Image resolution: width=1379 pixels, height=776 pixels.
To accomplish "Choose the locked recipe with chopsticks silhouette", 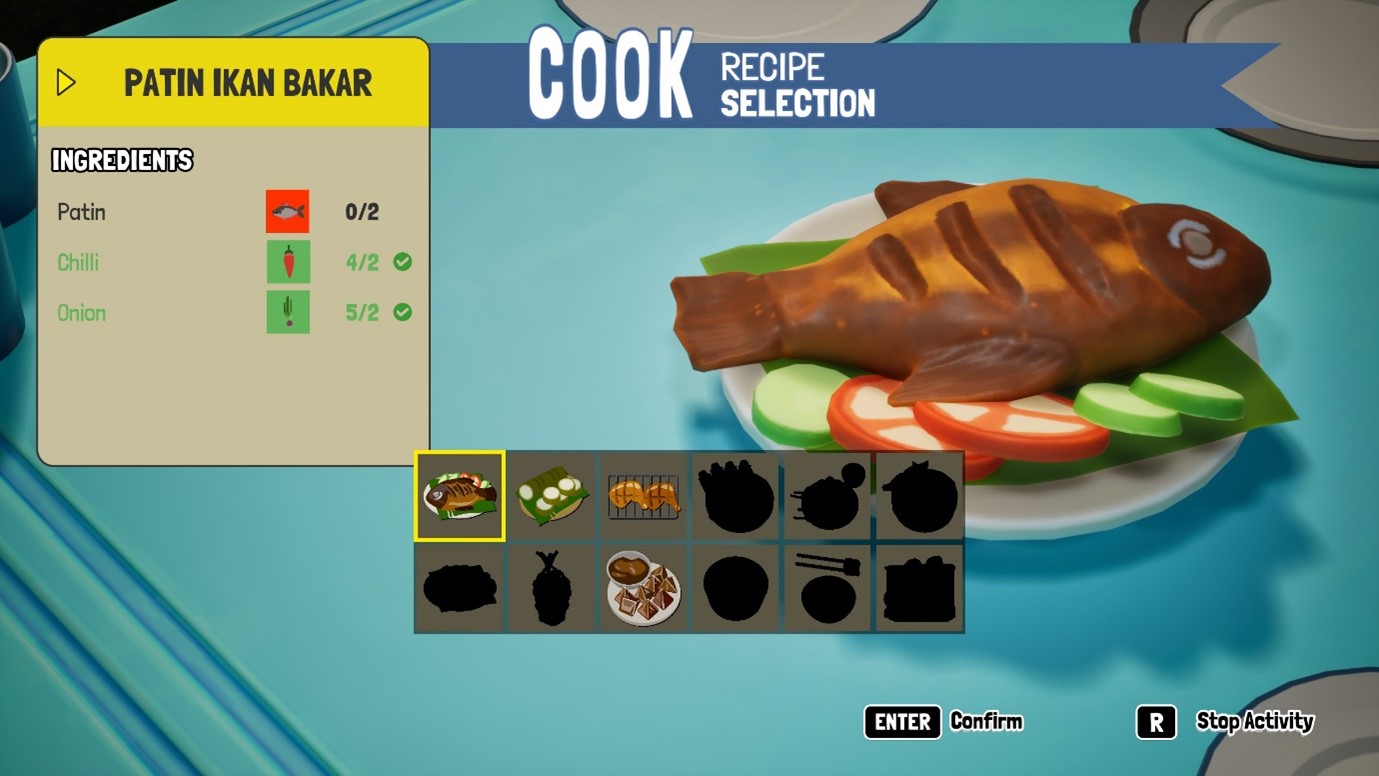I will click(x=828, y=588).
